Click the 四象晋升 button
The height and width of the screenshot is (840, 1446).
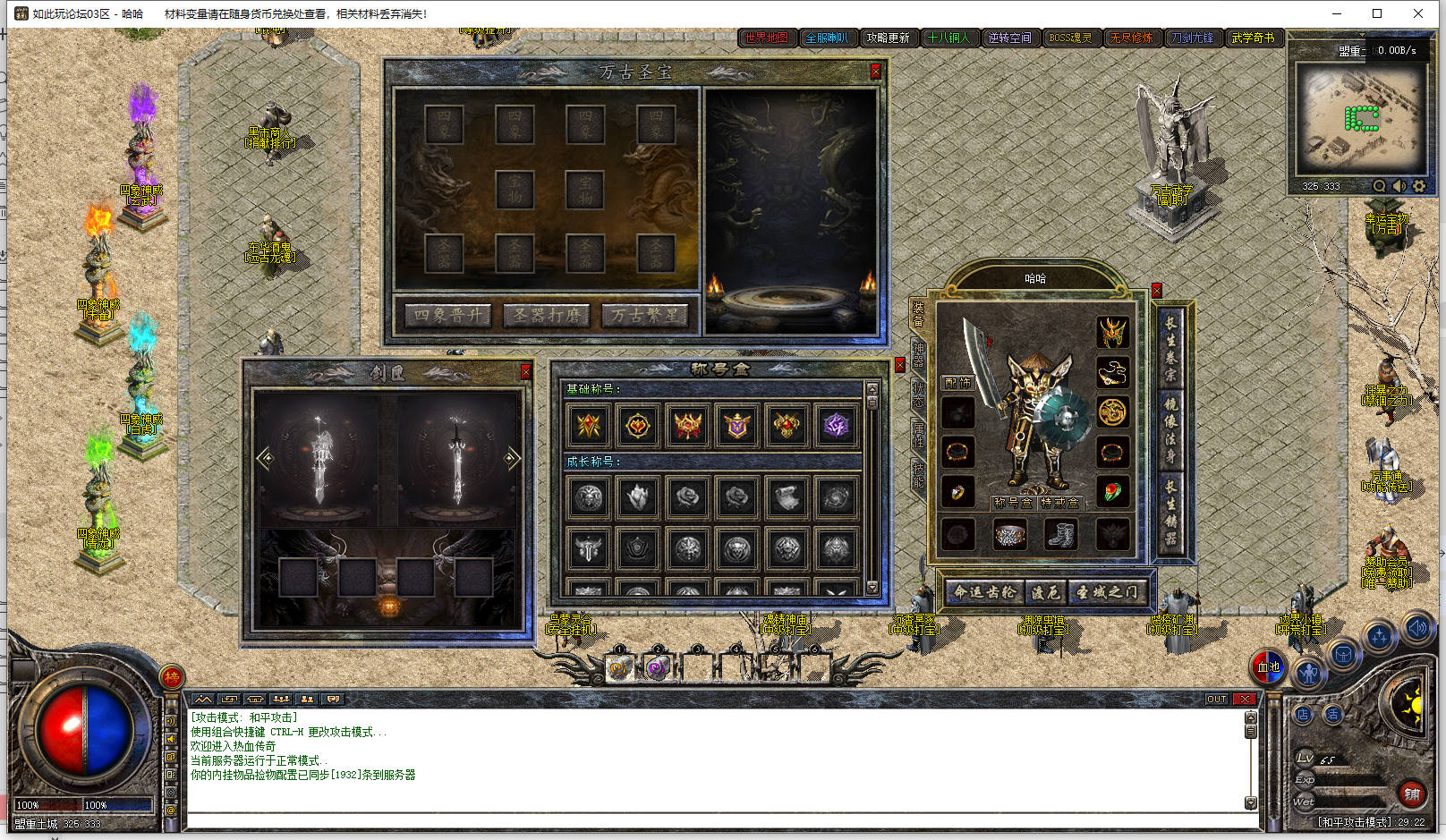click(x=447, y=316)
